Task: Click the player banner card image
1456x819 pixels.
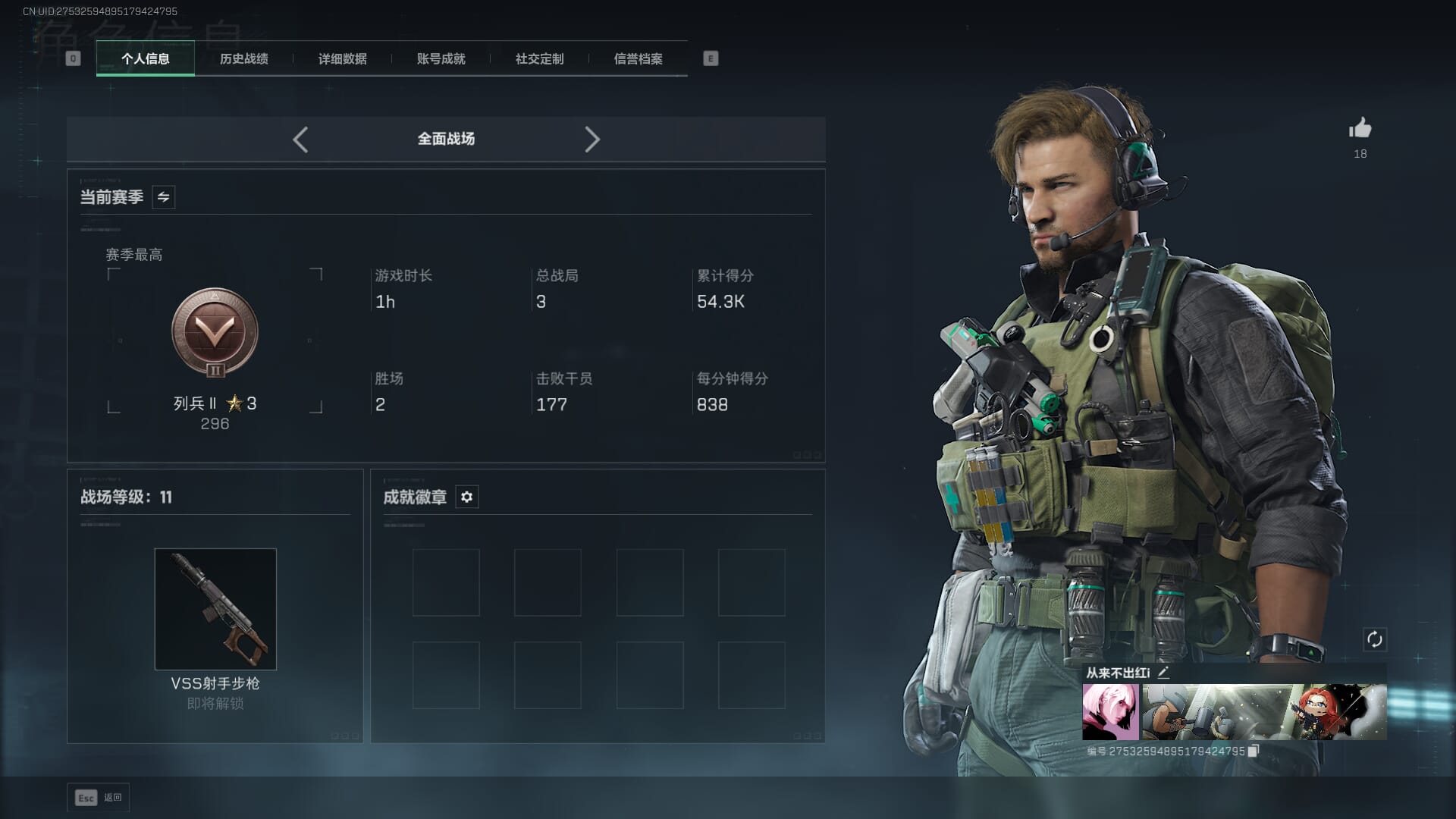Action: tap(1264, 711)
